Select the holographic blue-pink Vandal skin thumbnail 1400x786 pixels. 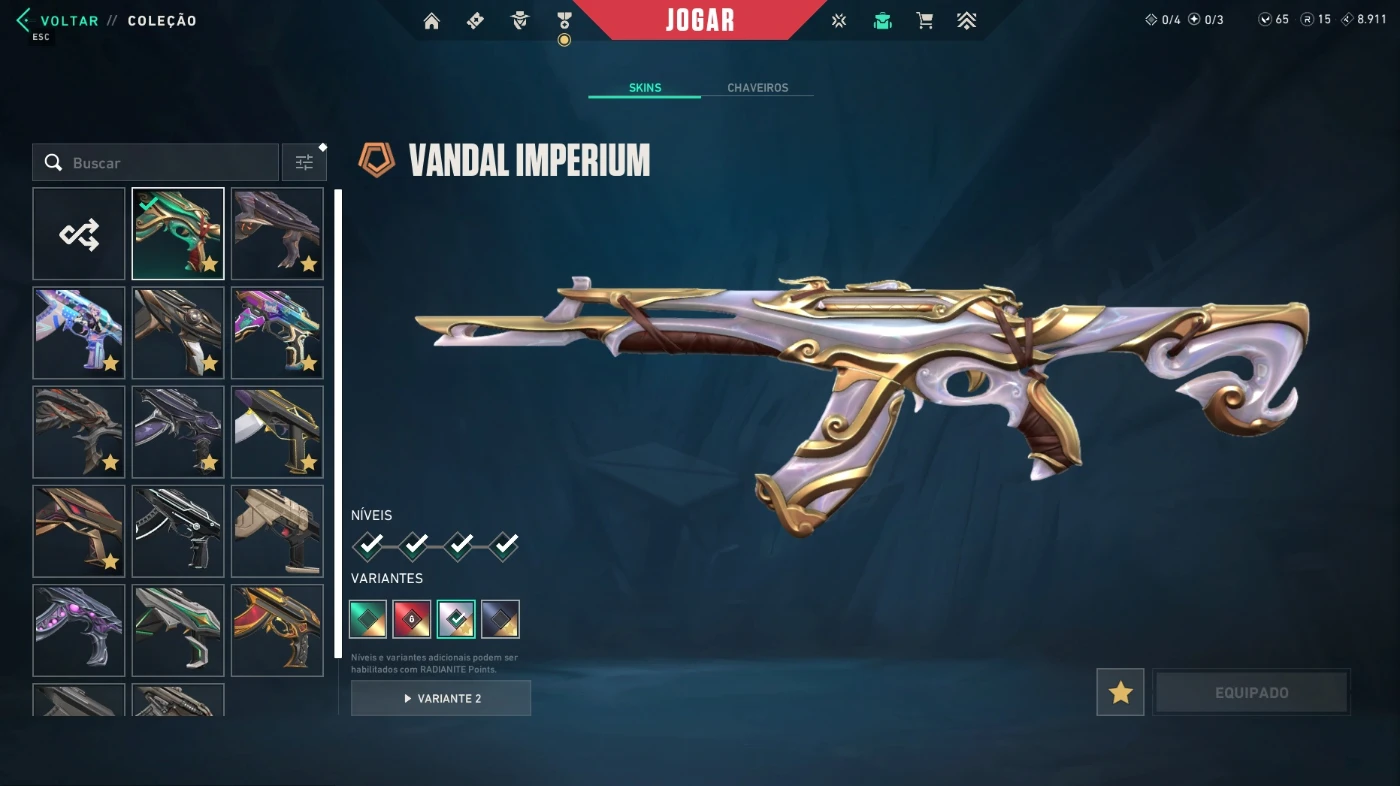point(79,333)
